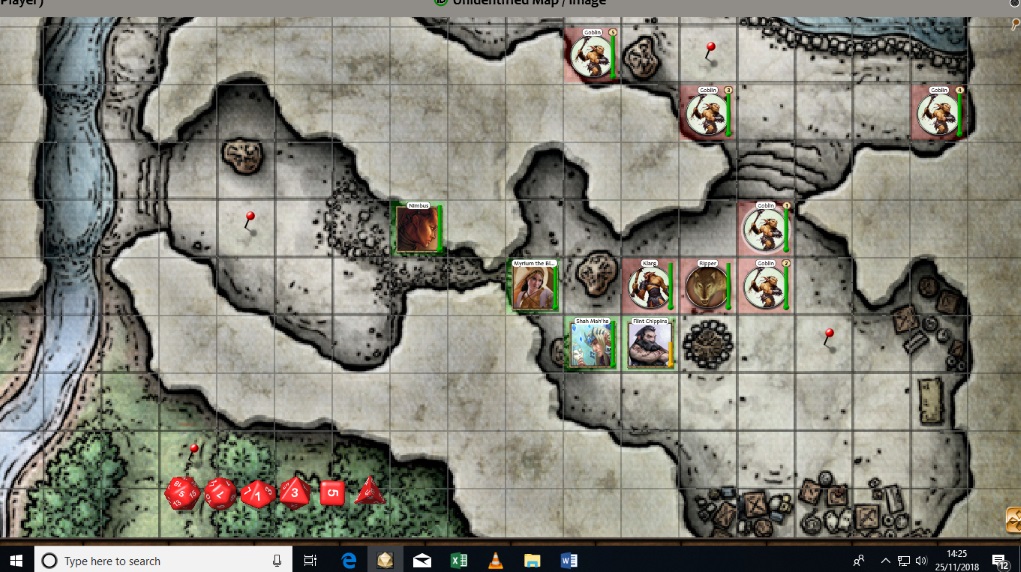Select the Nimbus character token
Image resolution: width=1021 pixels, height=572 pixels.
point(417,229)
